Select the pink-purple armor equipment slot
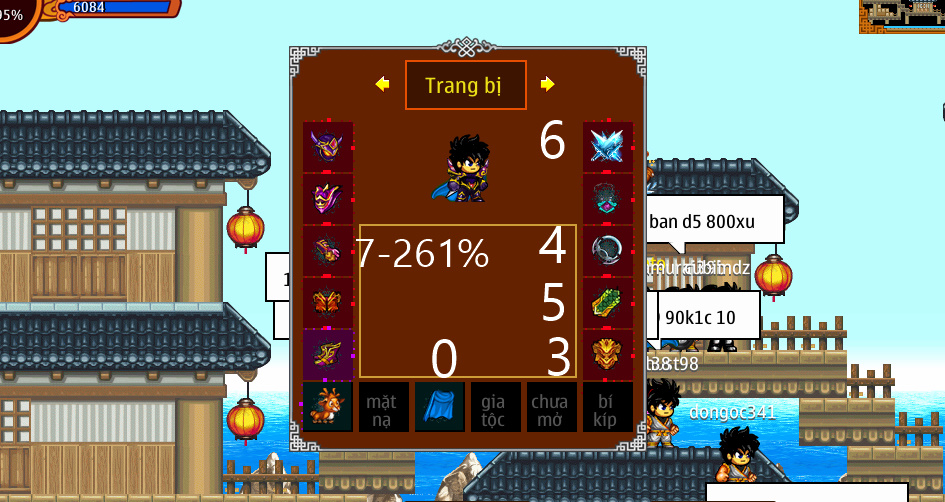945x502 pixels. coord(328,199)
